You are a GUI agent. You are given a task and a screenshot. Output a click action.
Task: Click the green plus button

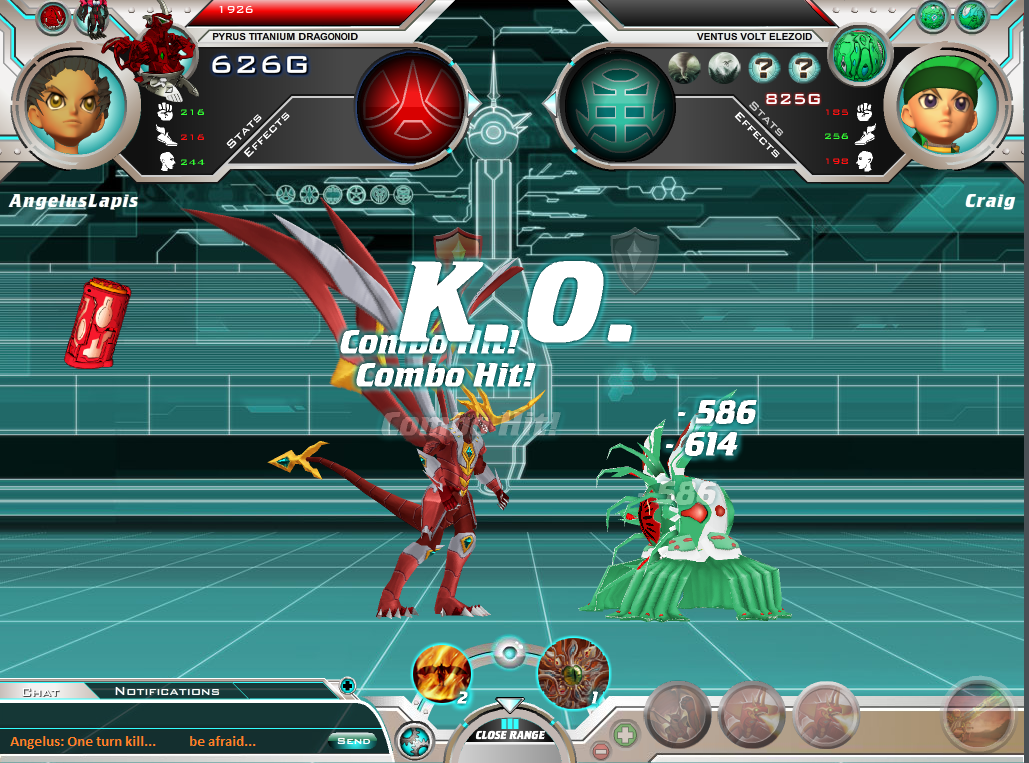[x=624, y=733]
